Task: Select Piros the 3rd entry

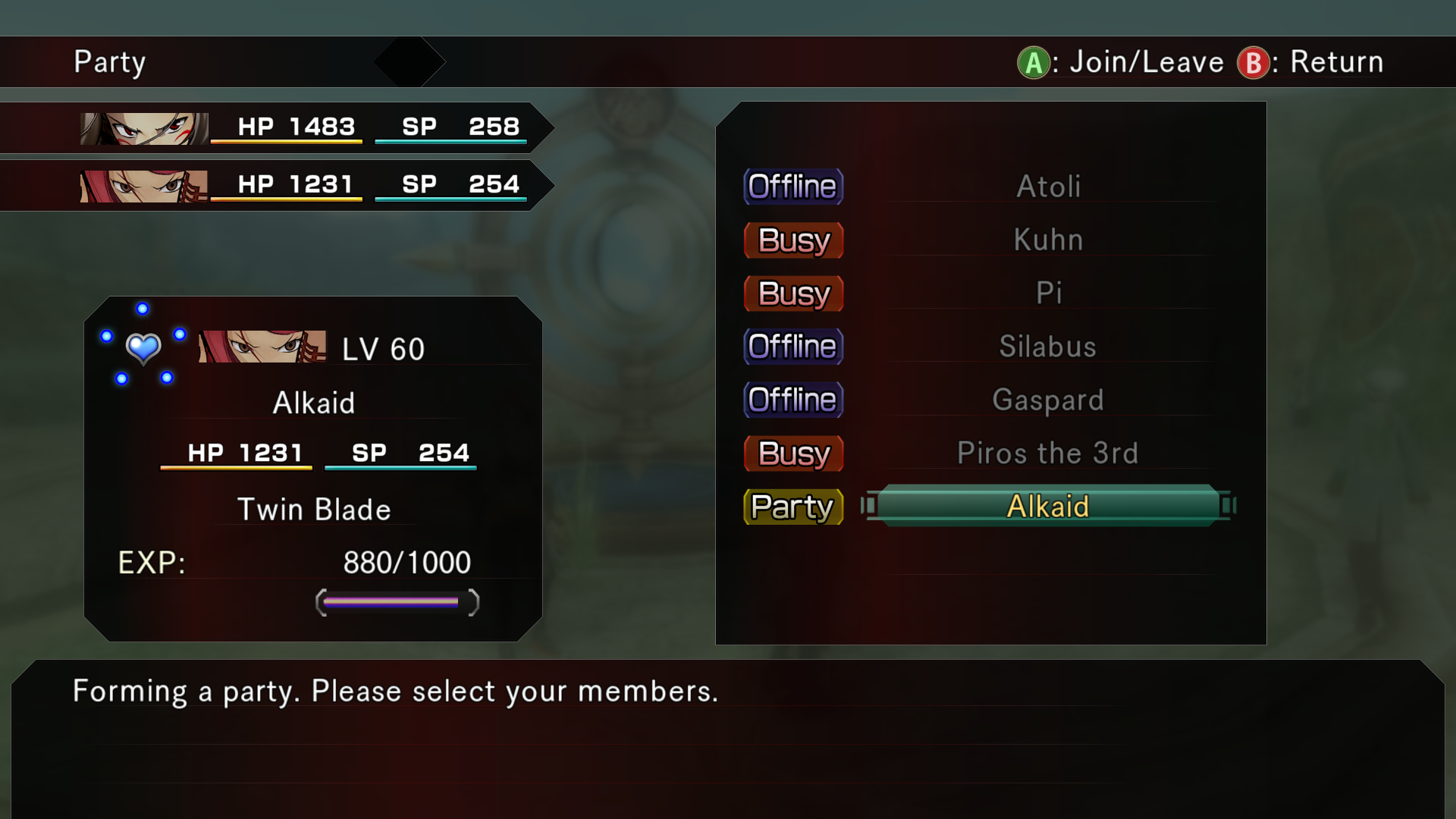Action: (1048, 453)
